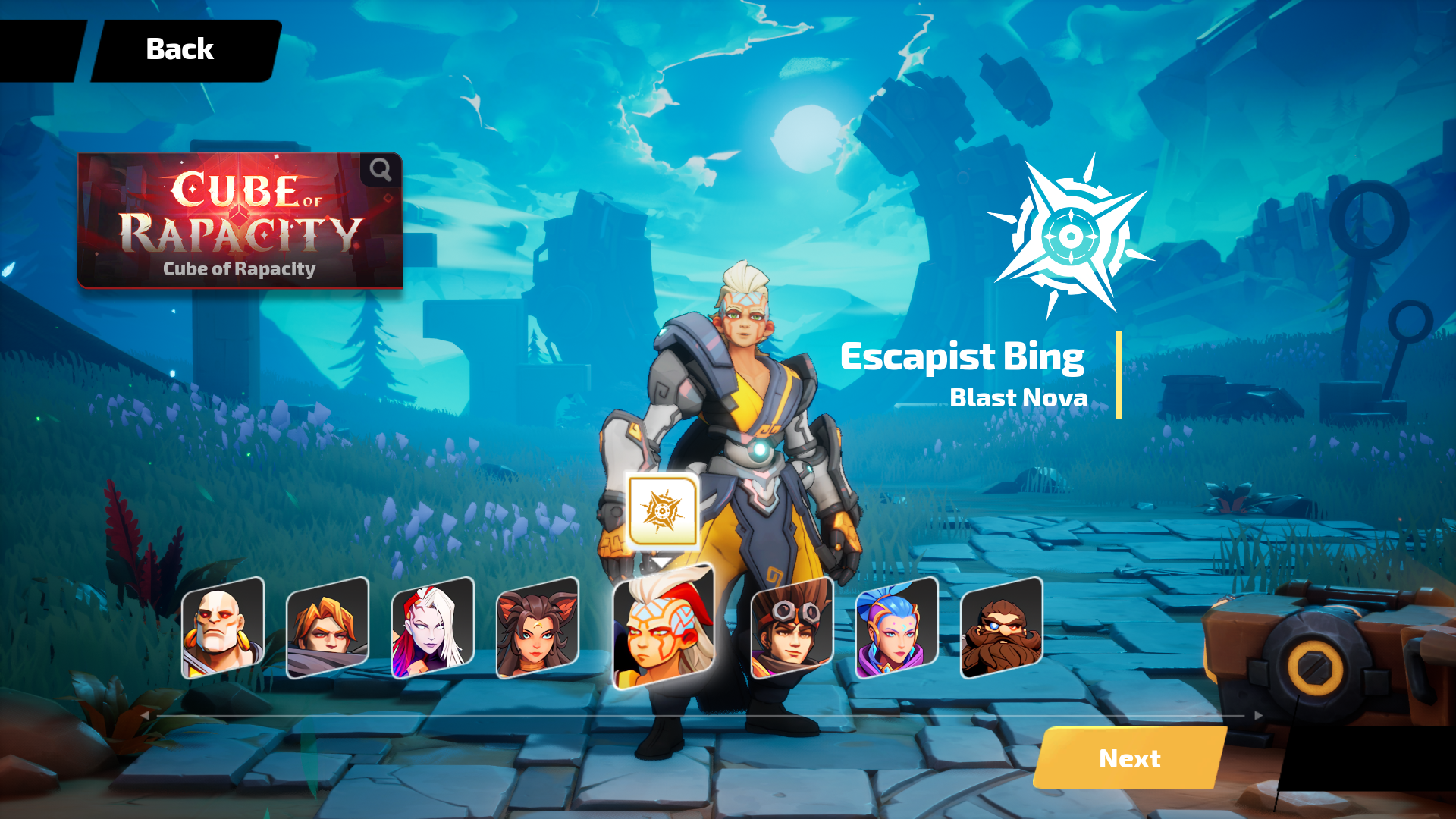
Task: Click the left arrow of the roster scrollbar
Action: 144,714
